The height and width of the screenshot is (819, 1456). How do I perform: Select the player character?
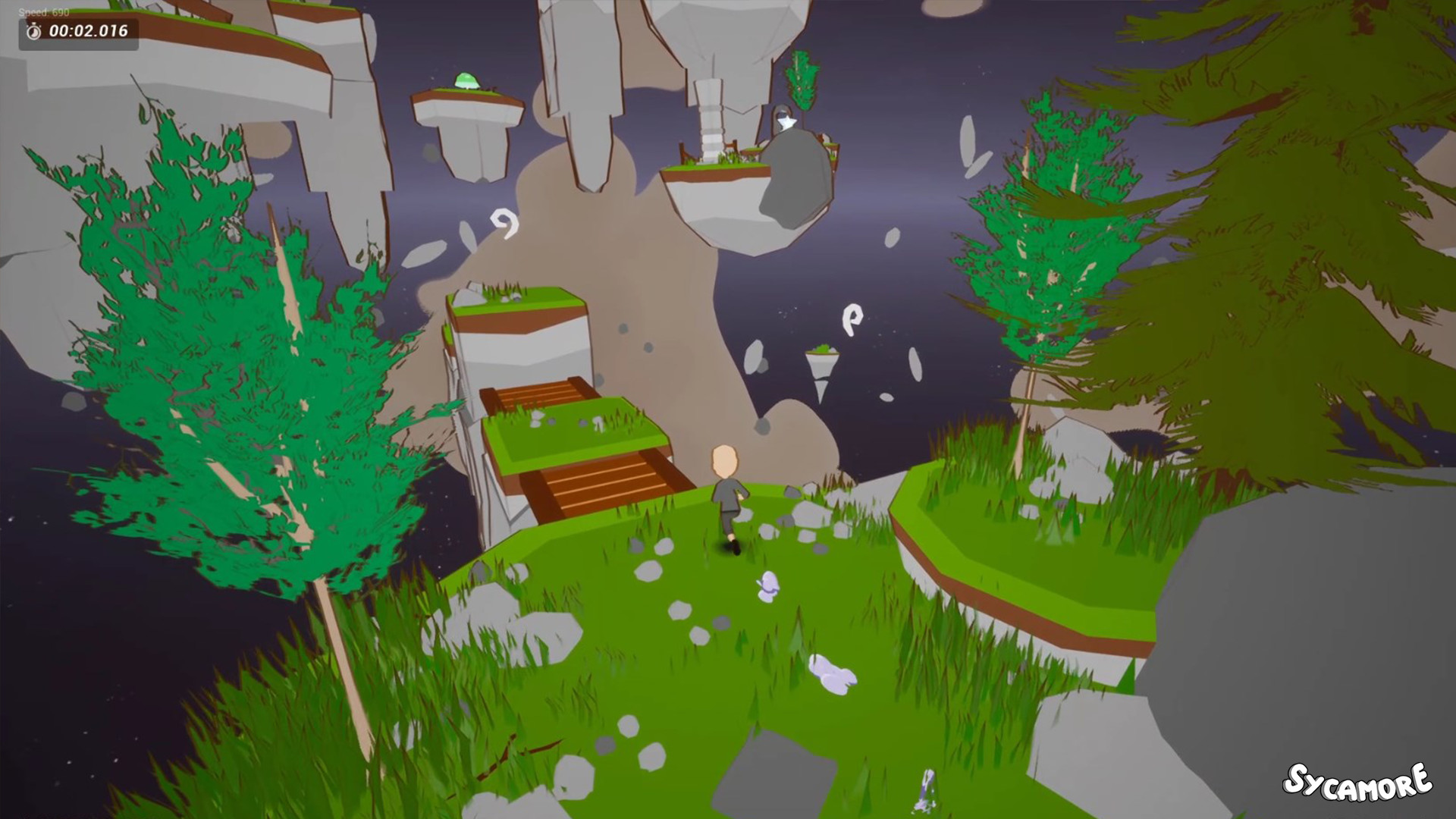click(x=725, y=493)
